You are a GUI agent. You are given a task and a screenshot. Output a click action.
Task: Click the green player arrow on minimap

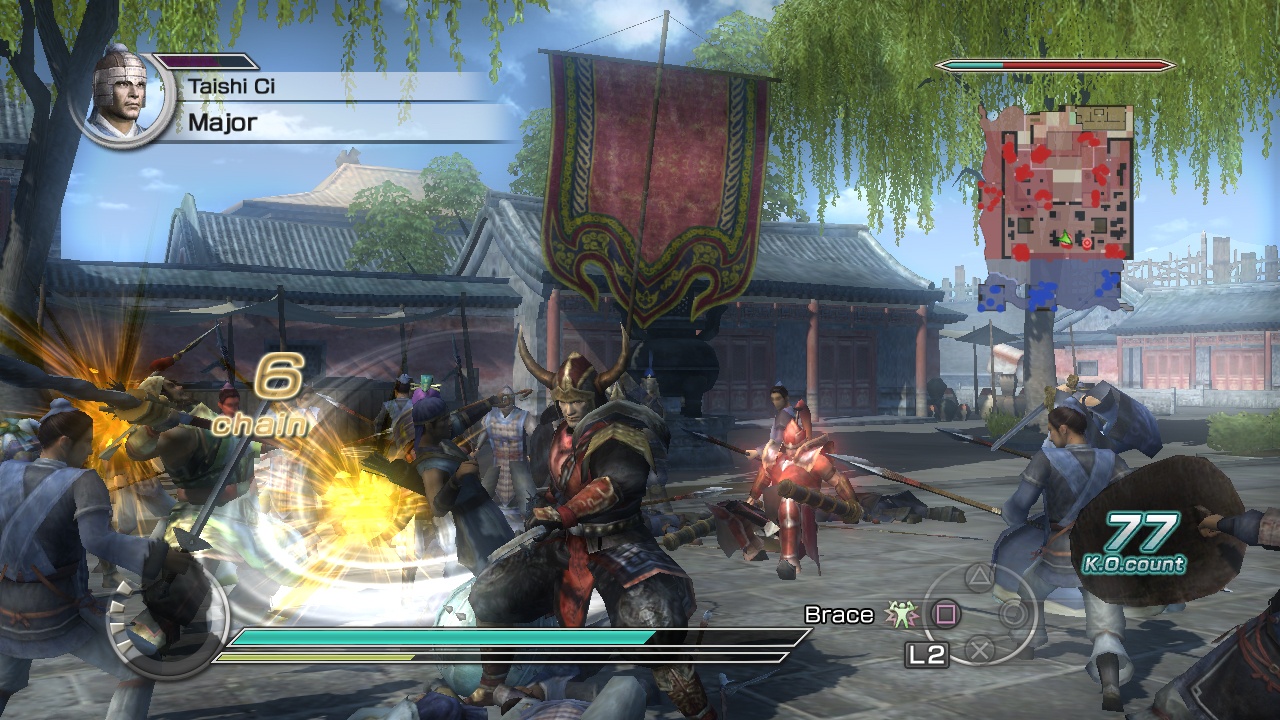tap(1065, 236)
